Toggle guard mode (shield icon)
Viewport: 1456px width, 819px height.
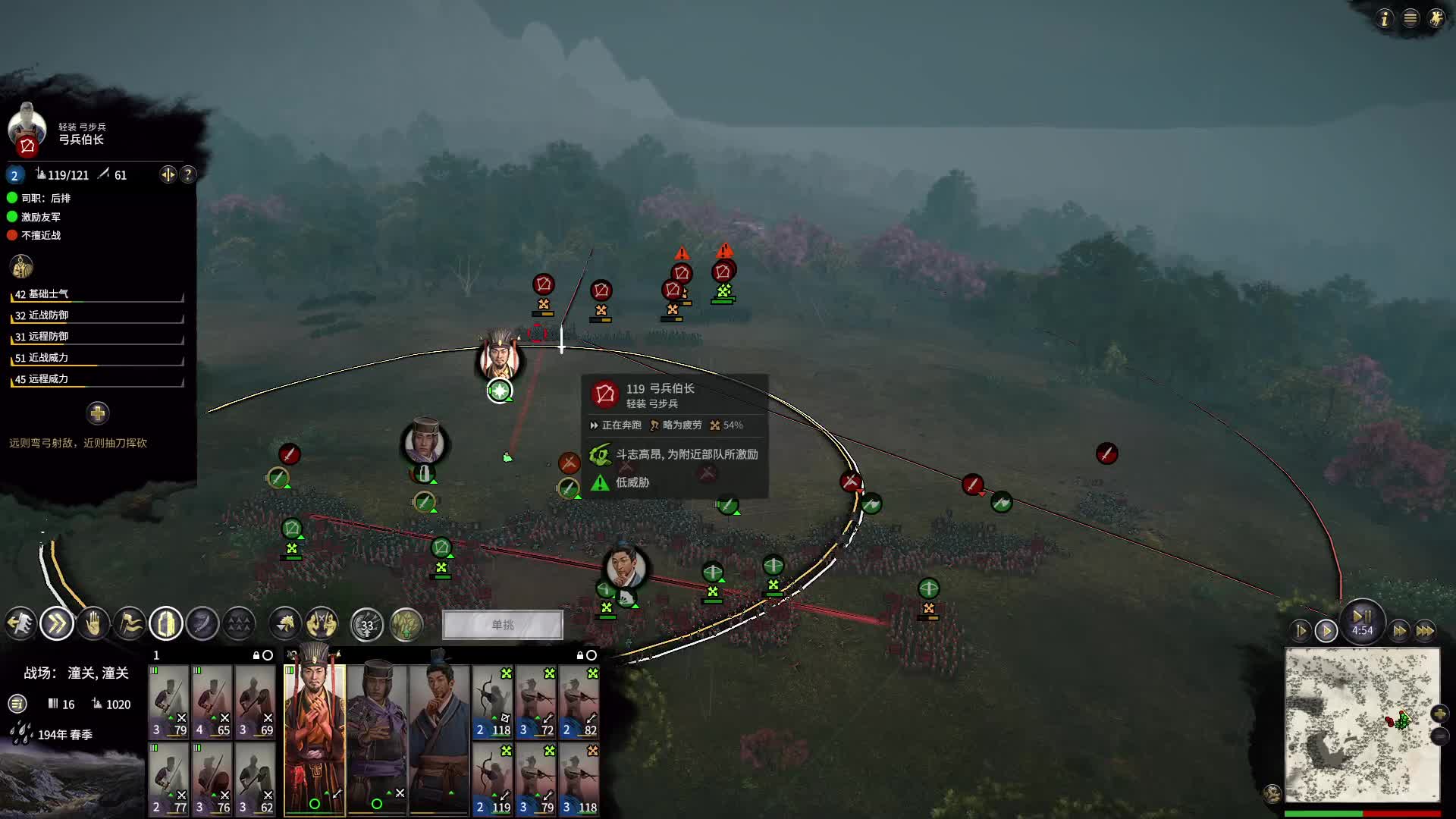165,624
